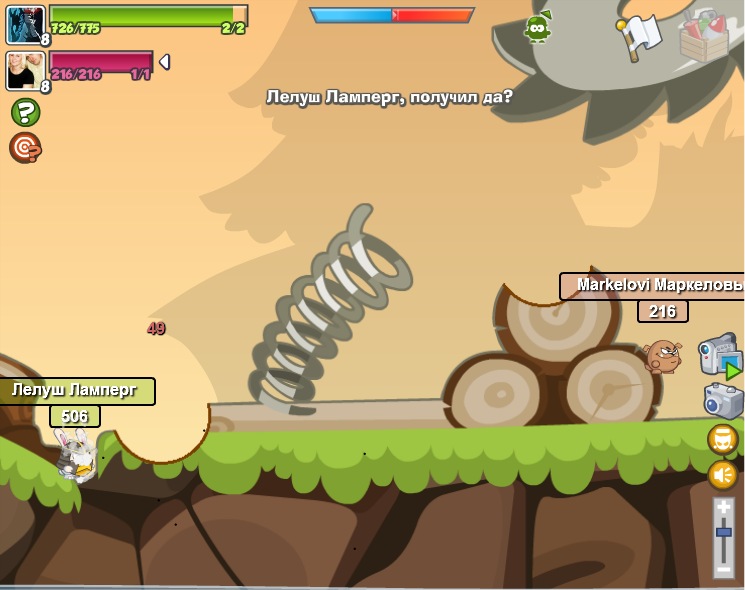Click the red target hint button
The image size is (745, 590).
coord(25,148)
